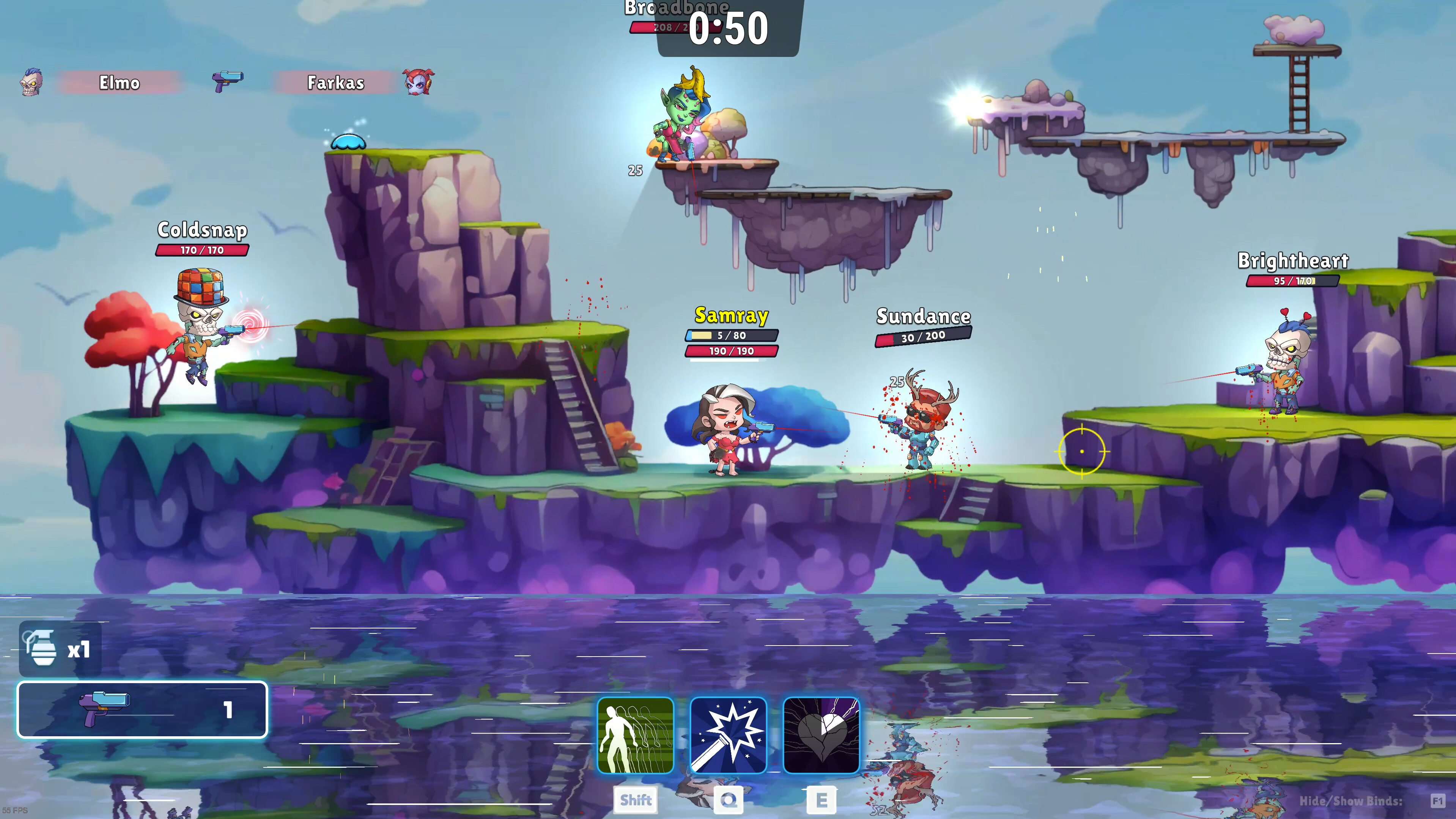This screenshot has width=1456, height=819.
Task: Click the 0:50 match timer
Action: [x=729, y=29]
